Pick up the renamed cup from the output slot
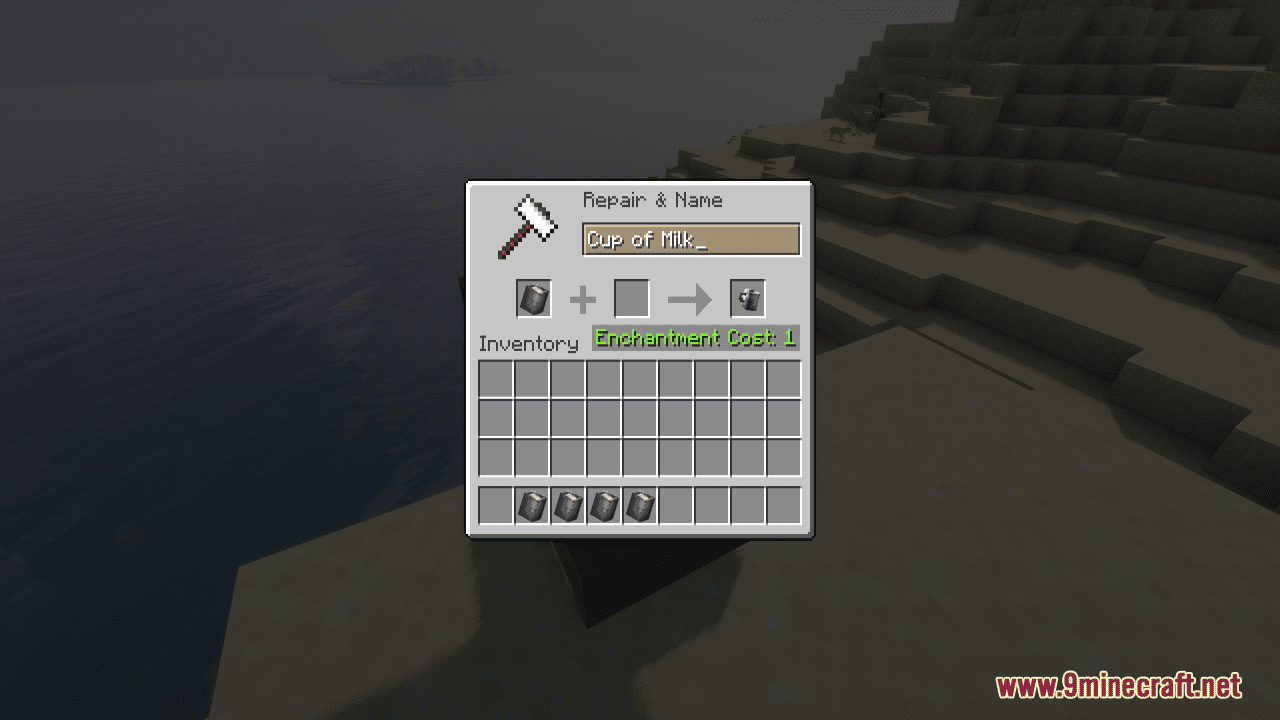The height and width of the screenshot is (720, 1280). 747,299
